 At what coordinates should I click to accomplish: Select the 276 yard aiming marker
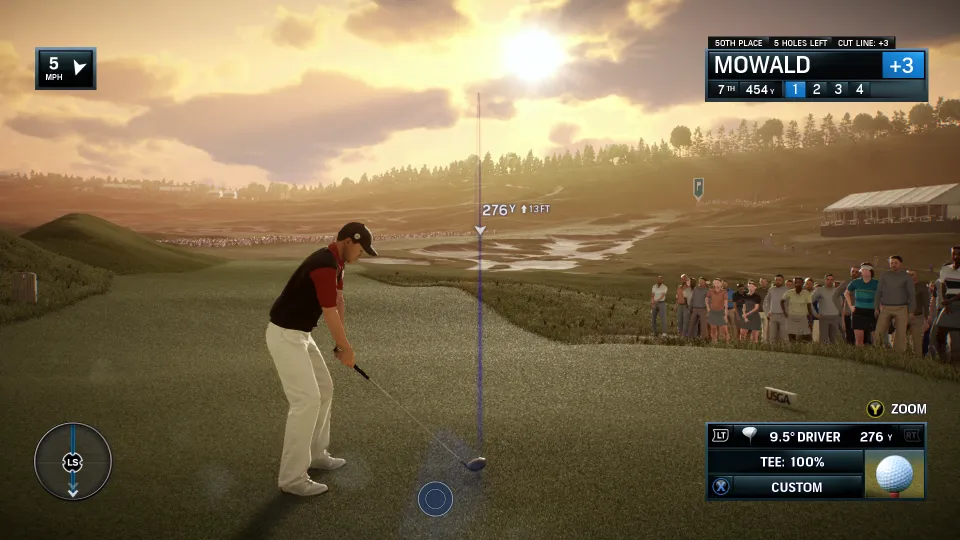pos(480,230)
